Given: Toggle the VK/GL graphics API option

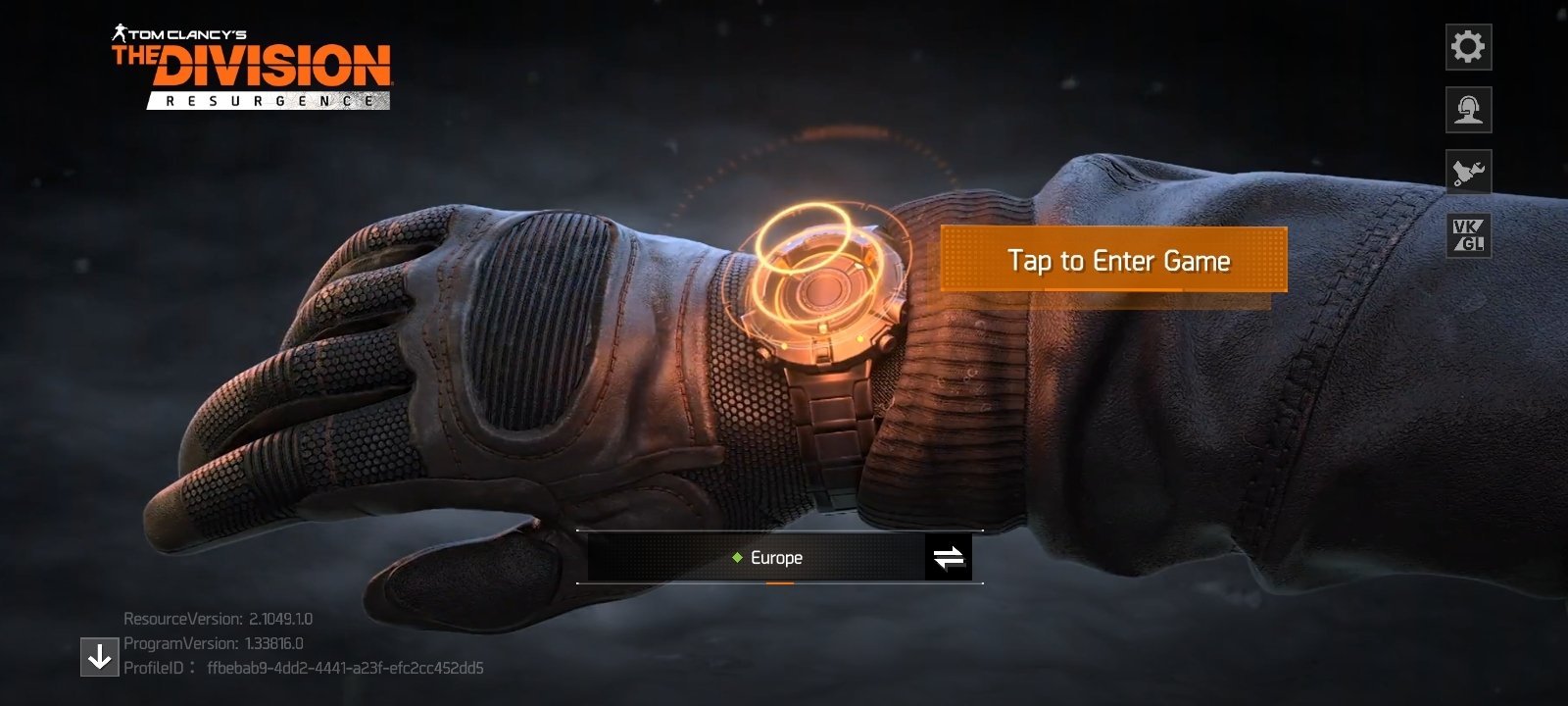Looking at the screenshot, I should tap(1468, 235).
